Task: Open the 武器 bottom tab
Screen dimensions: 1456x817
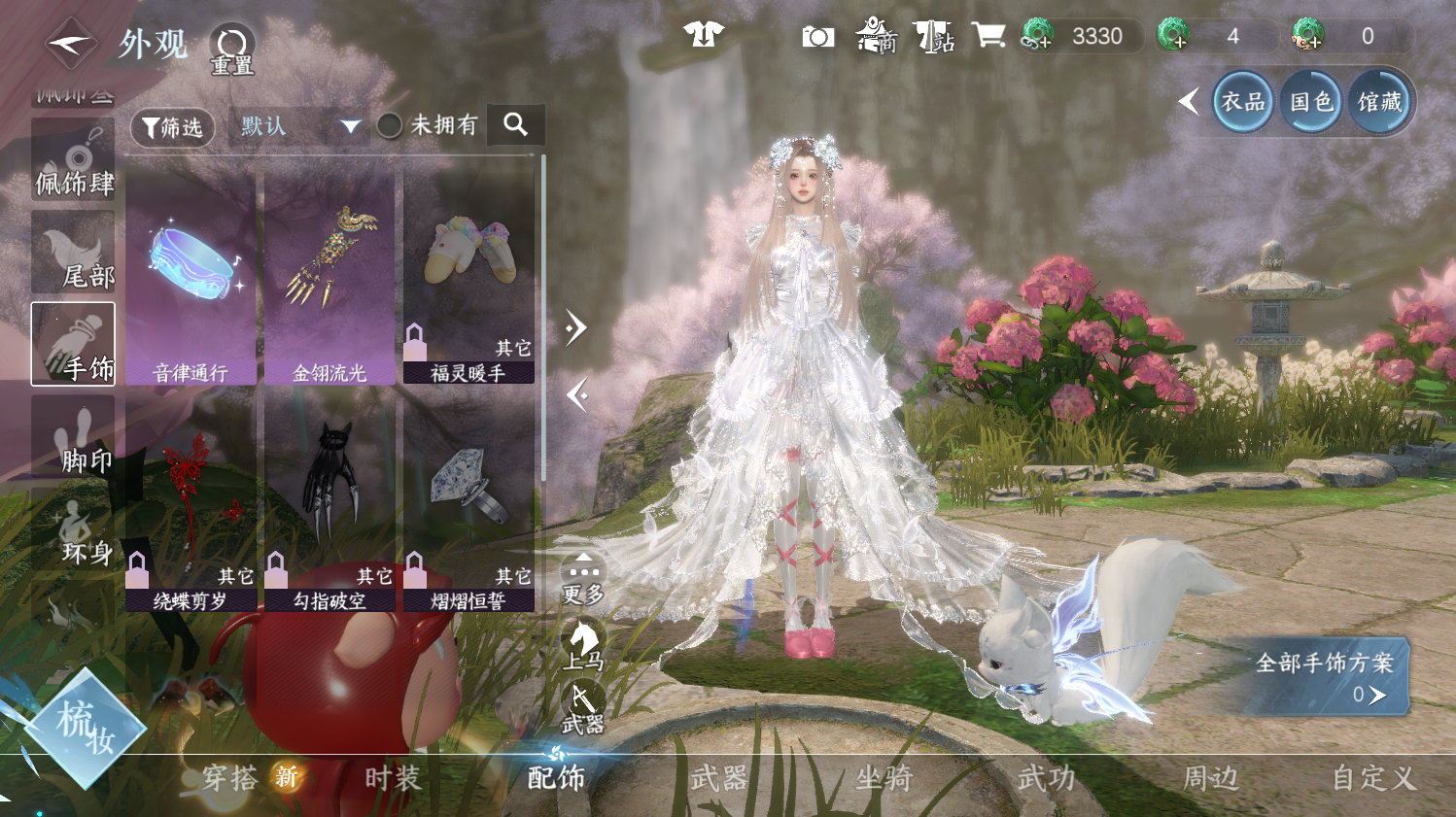Action: tap(719, 778)
